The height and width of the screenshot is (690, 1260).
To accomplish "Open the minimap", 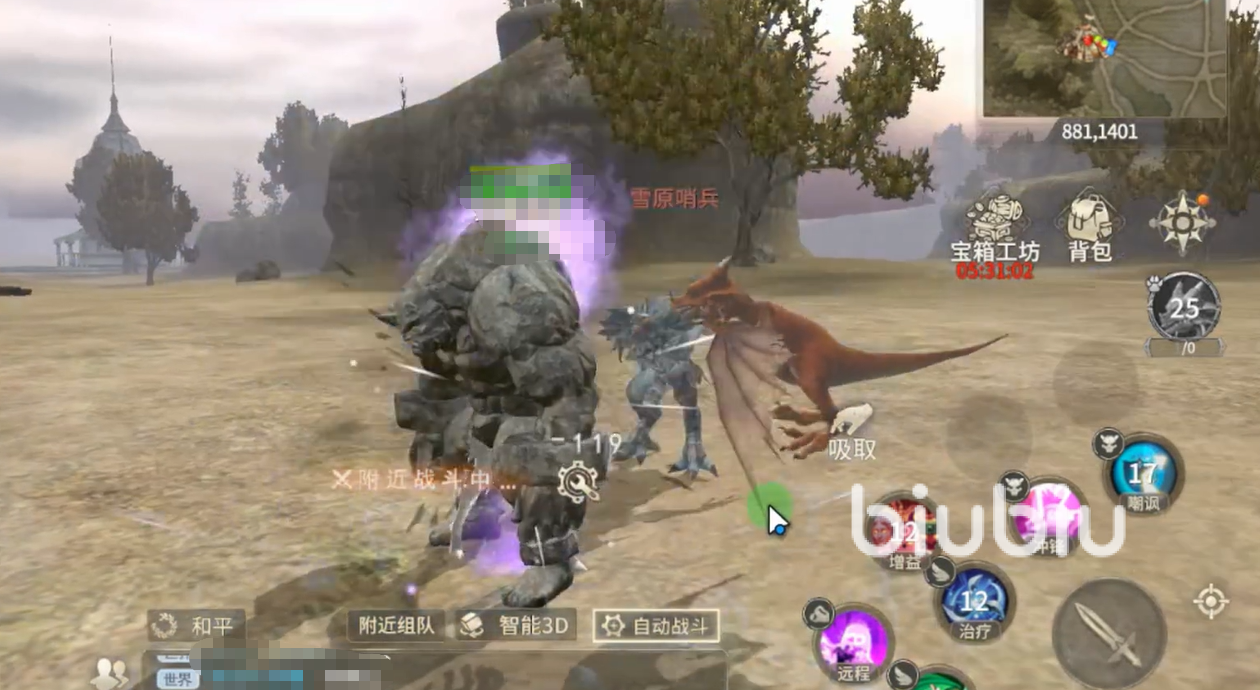I will [1105, 58].
